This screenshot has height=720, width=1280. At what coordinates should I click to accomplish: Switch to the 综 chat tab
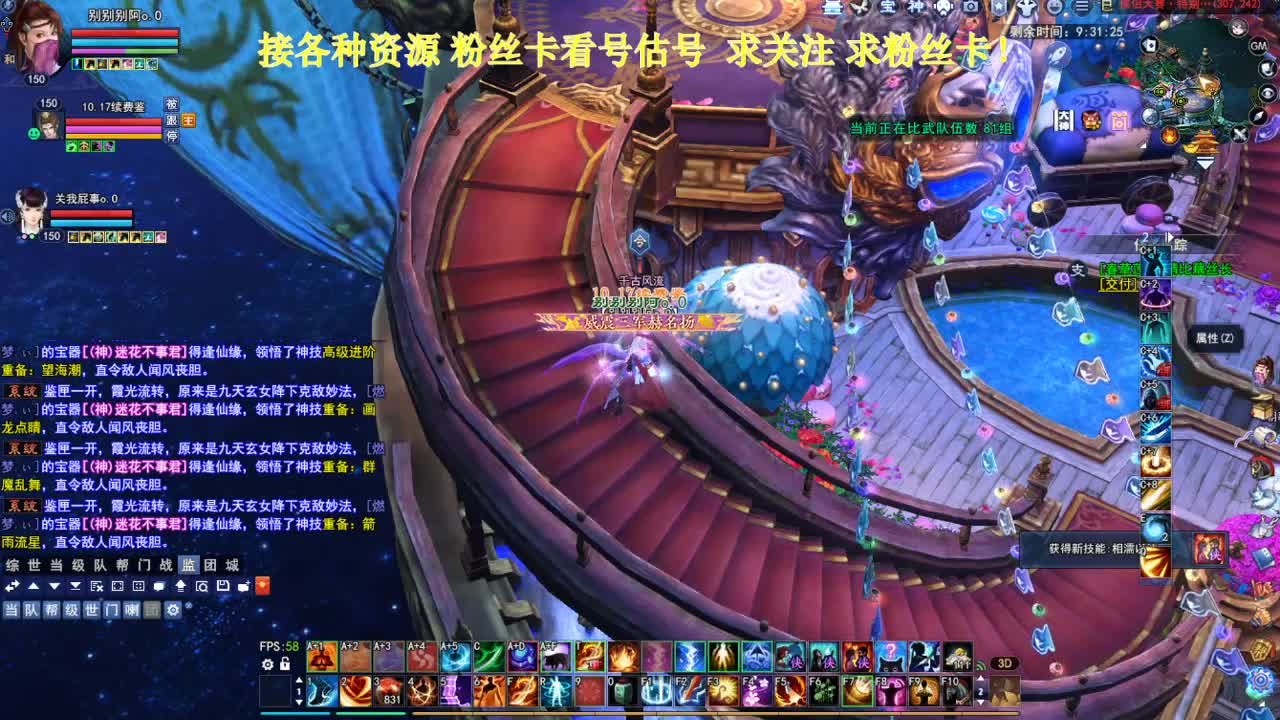coord(11,564)
